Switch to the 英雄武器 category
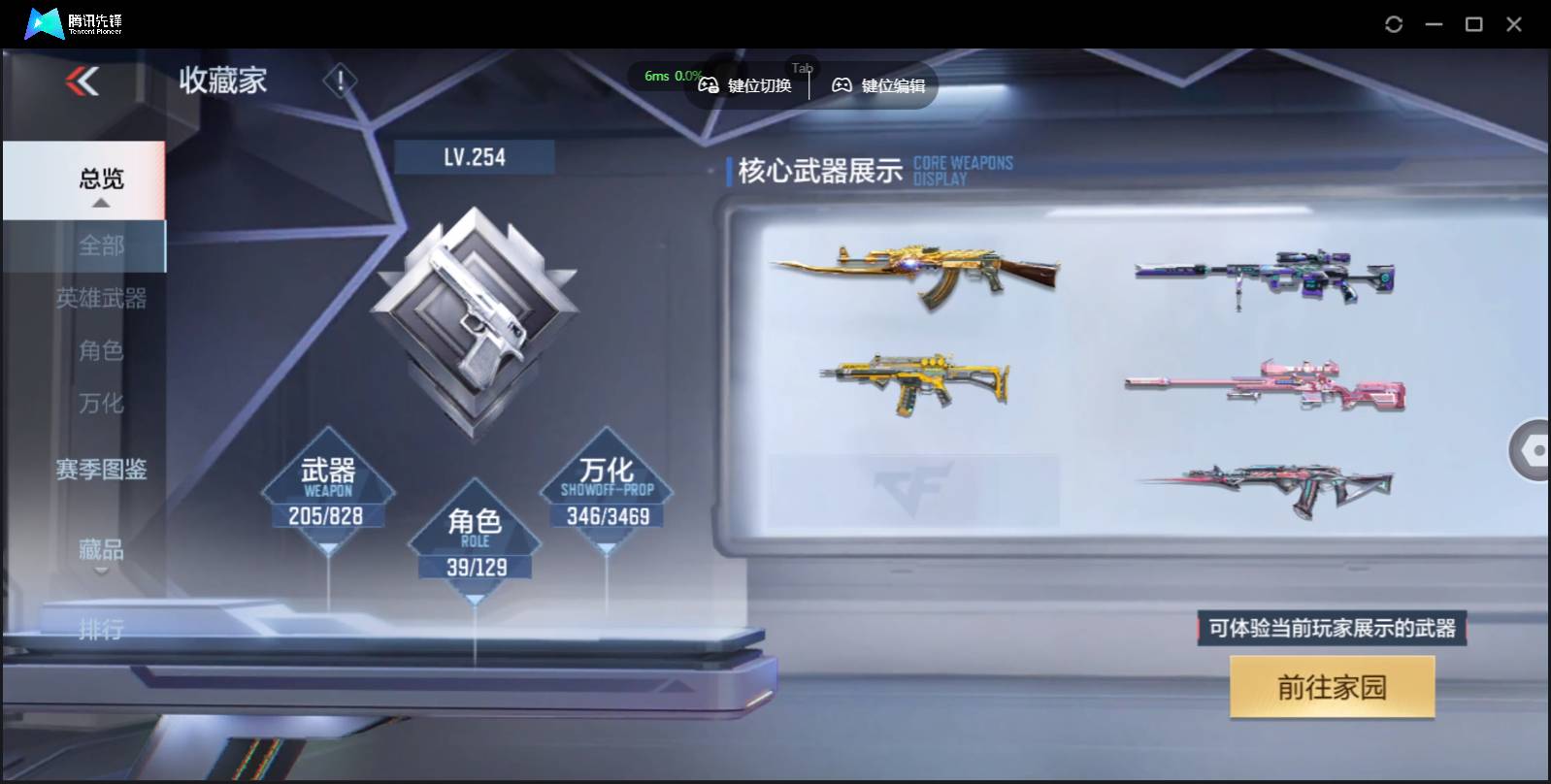The height and width of the screenshot is (784, 1551). [102, 300]
